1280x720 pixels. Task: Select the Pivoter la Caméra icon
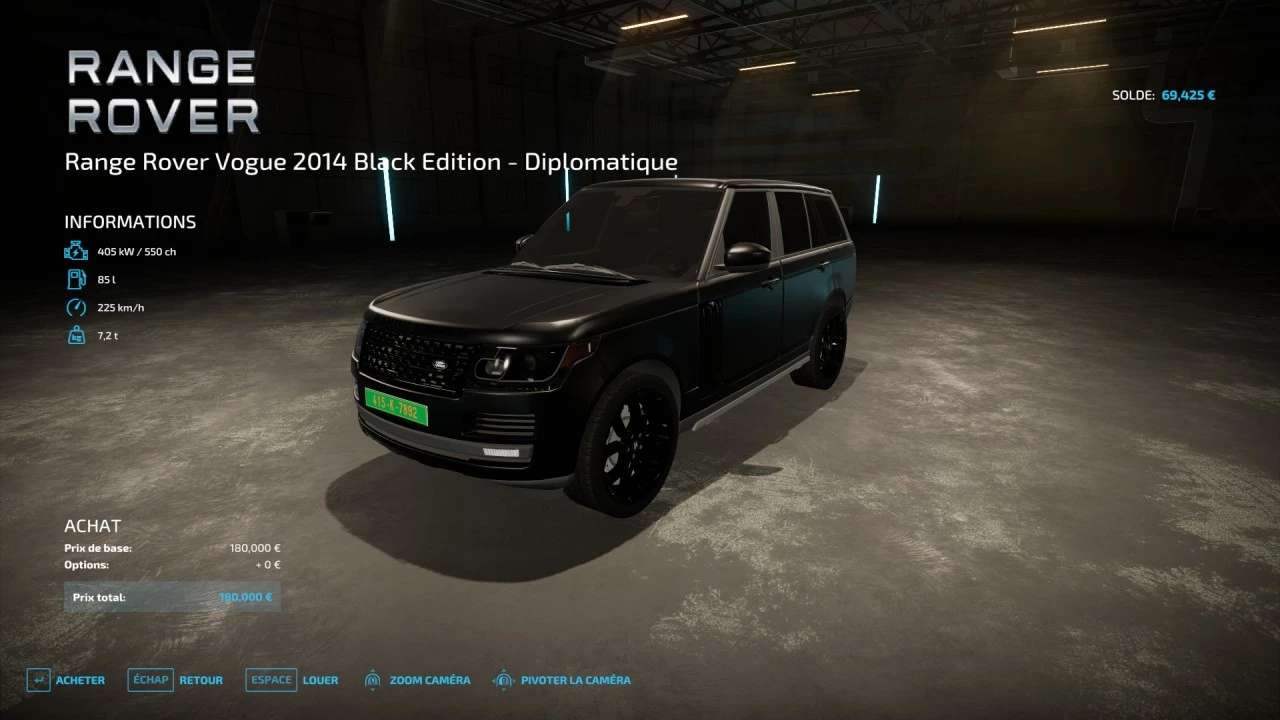[502, 679]
